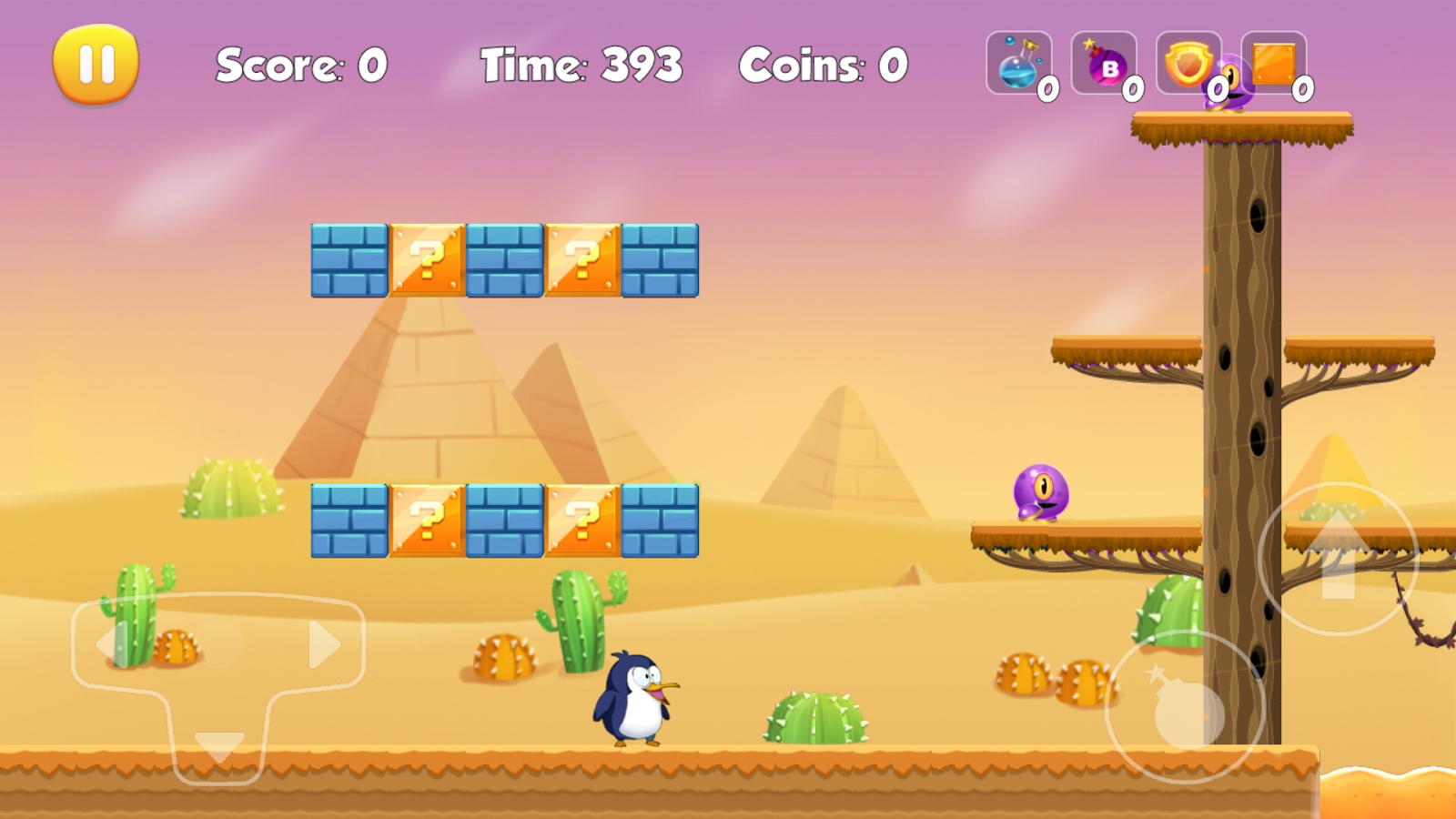Click the Score: 0 label
This screenshot has width=1456, height=819.
coord(300,66)
